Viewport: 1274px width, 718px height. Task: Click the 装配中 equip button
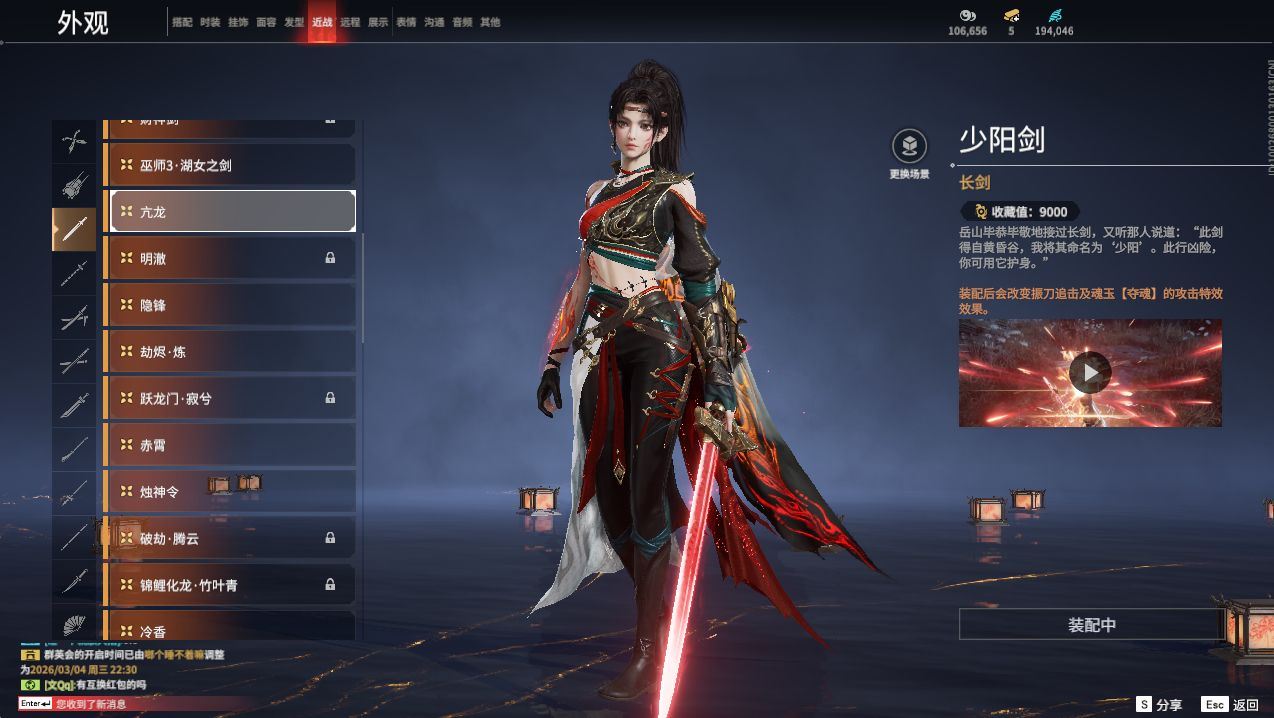(1091, 625)
